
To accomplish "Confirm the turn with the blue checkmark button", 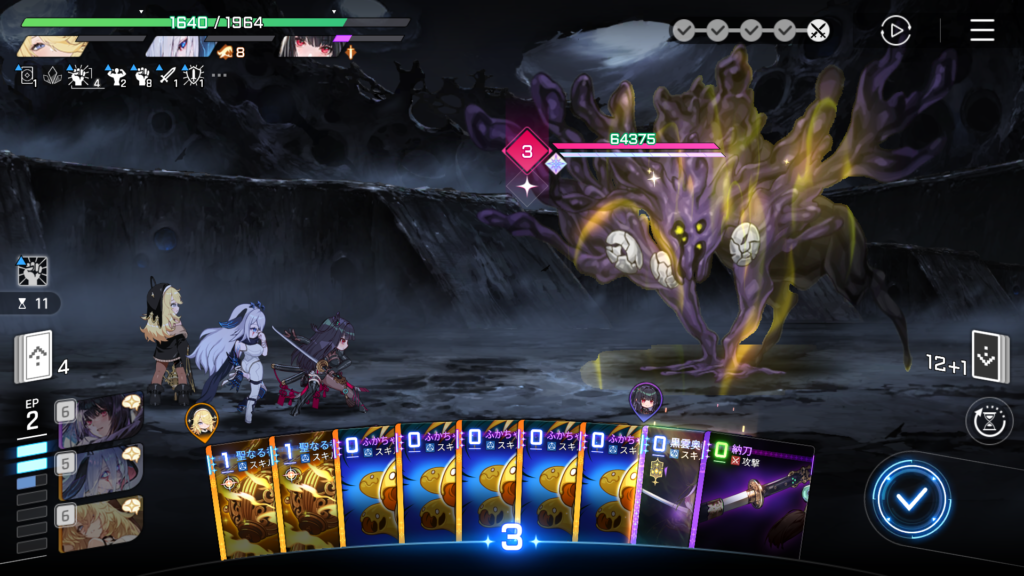I will pyautogui.click(x=908, y=499).
